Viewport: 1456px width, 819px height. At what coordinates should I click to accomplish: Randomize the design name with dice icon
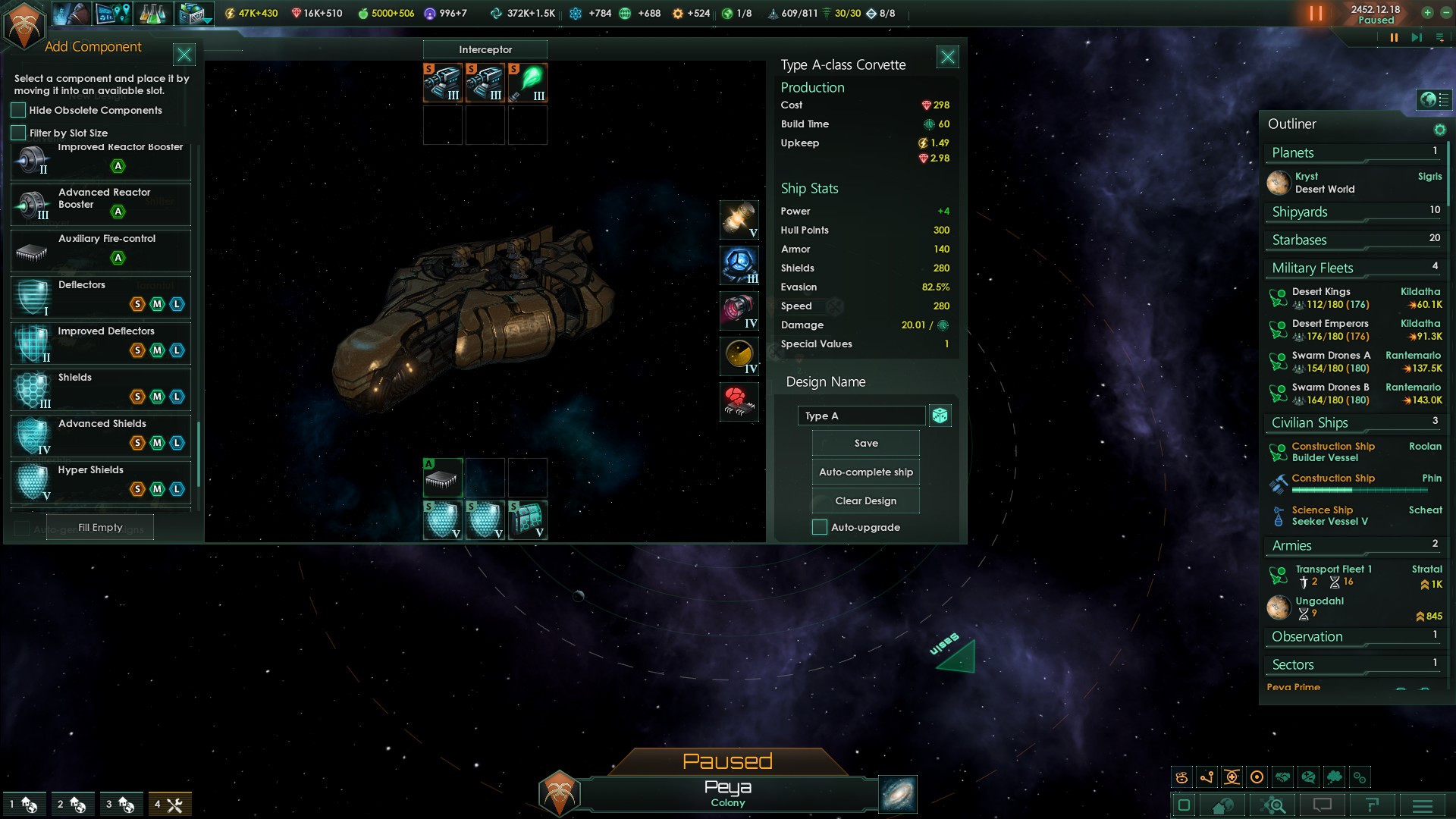(940, 416)
